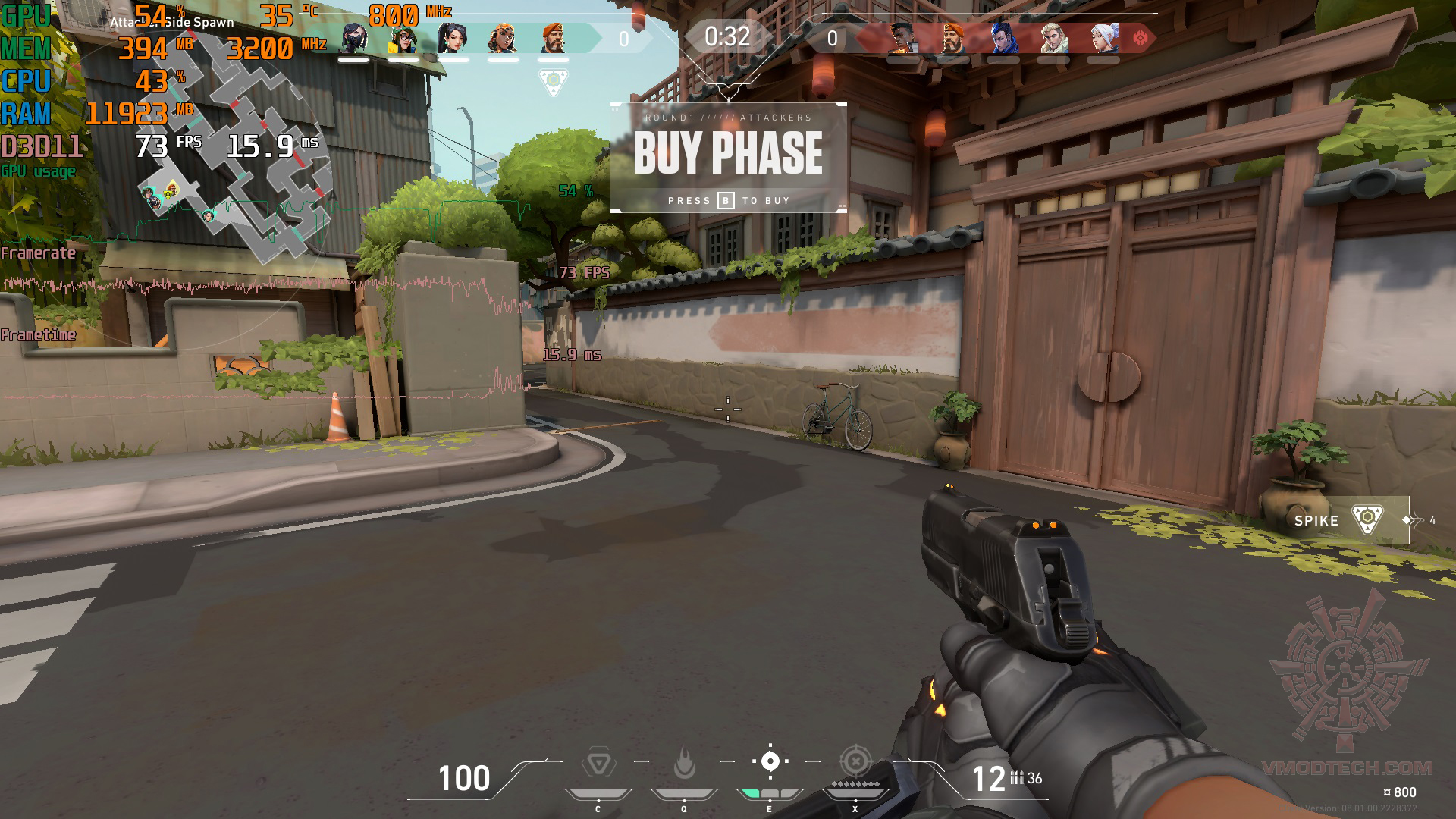Click the red hexagon emblem beside Jett
Image resolution: width=1456 pixels, height=819 pixels.
point(1140,37)
